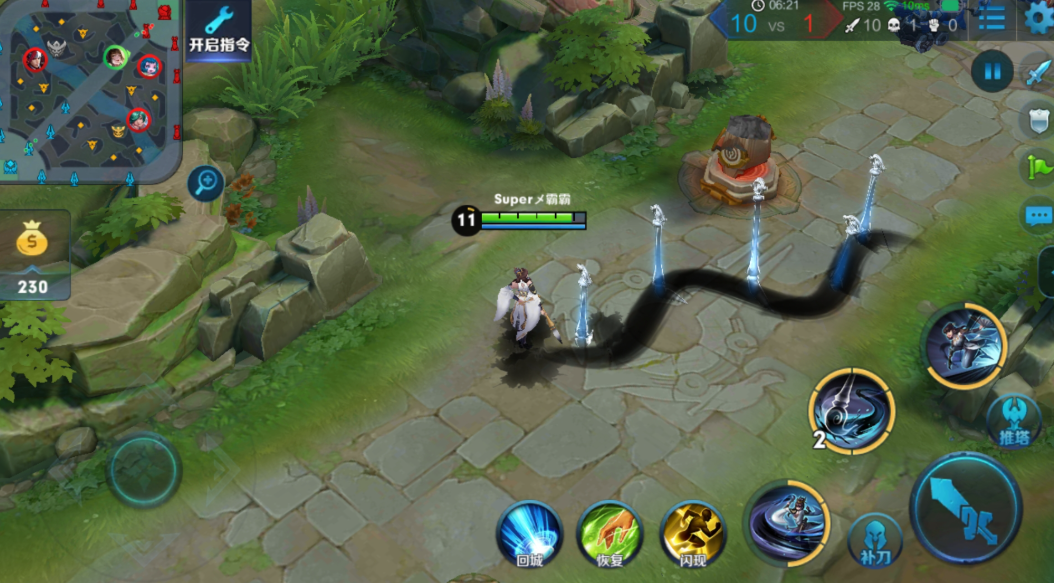Open the scoreboard list icon
This screenshot has height=583, width=1054.
pos(991,17)
